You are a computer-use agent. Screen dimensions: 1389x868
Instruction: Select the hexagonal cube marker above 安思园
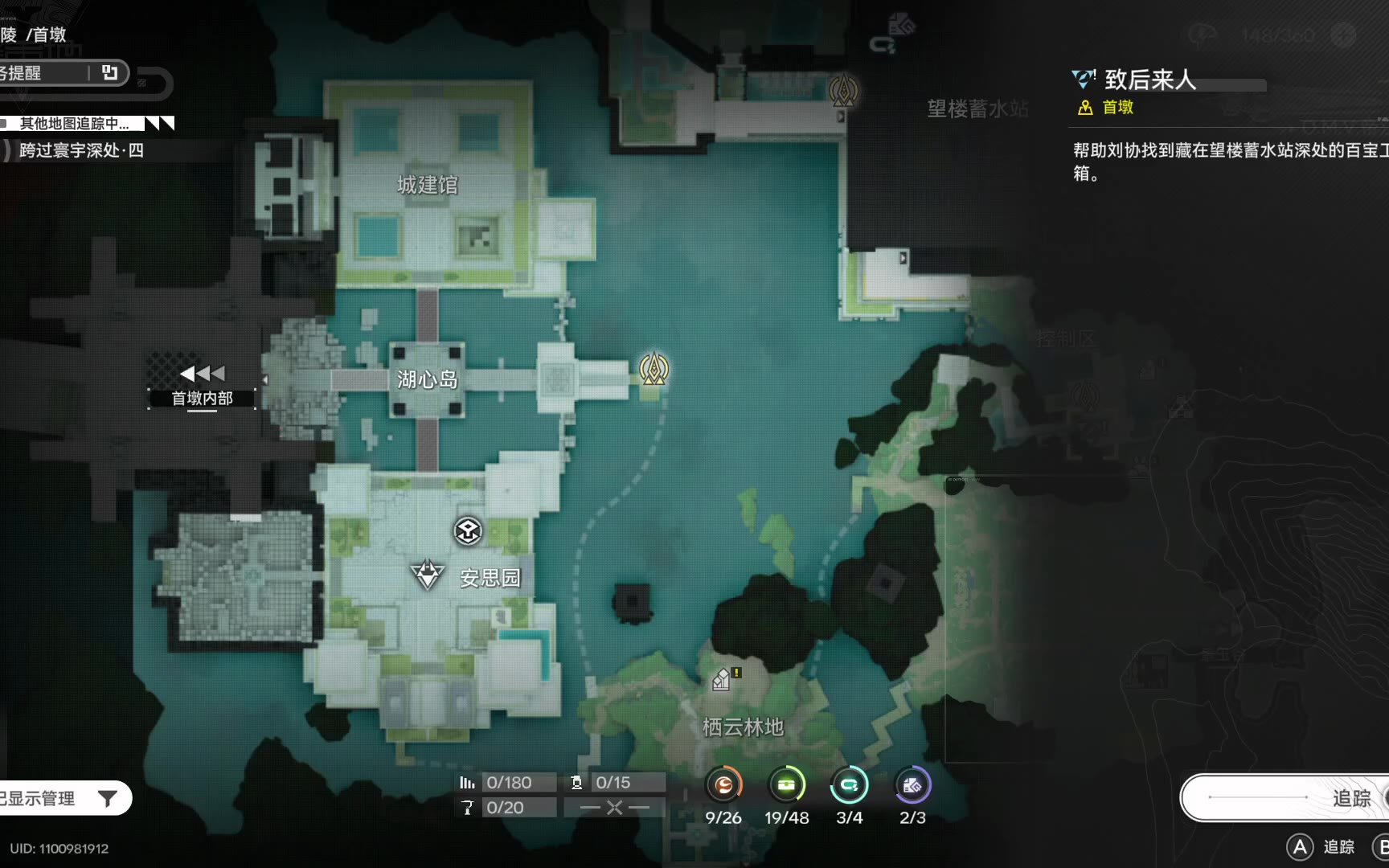(468, 530)
